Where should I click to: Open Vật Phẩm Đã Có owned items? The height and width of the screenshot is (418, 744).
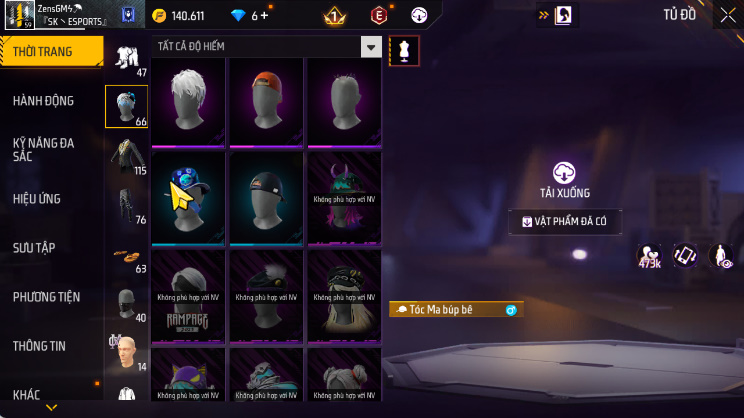[565, 221]
